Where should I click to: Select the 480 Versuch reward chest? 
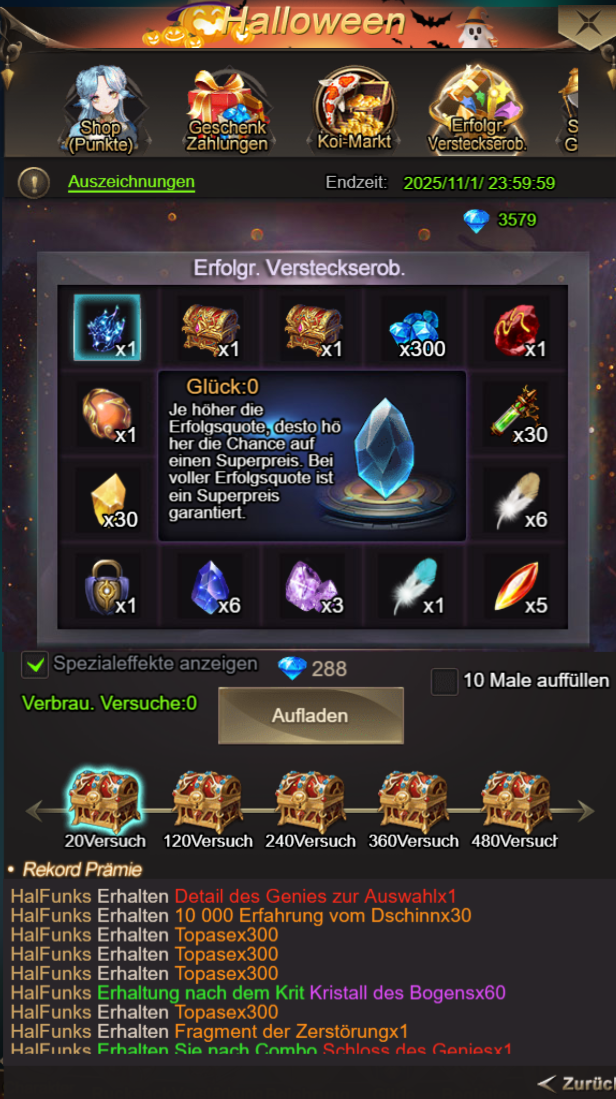coord(516,800)
